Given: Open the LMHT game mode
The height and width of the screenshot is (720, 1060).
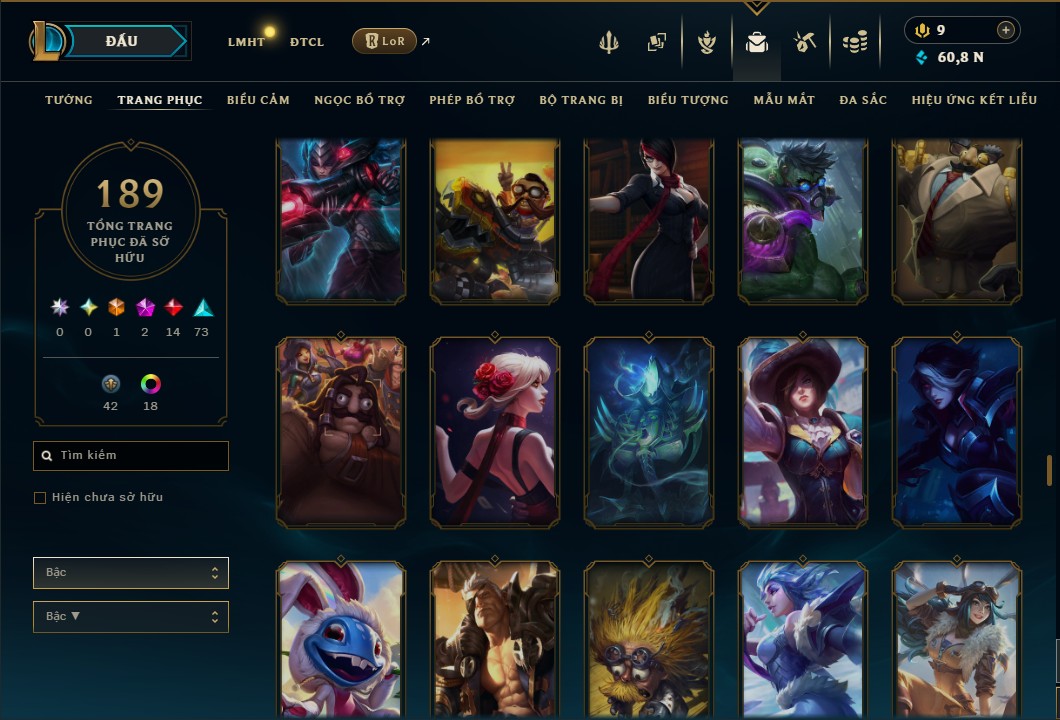Looking at the screenshot, I should (246, 42).
